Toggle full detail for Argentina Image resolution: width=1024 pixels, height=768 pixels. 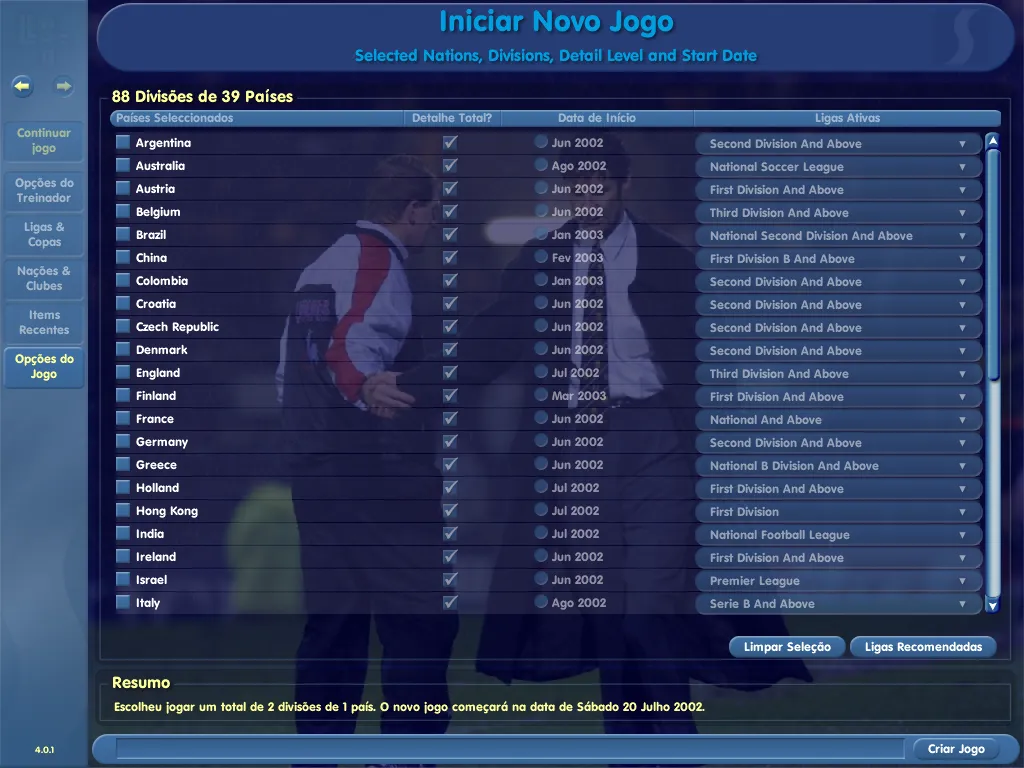click(450, 143)
